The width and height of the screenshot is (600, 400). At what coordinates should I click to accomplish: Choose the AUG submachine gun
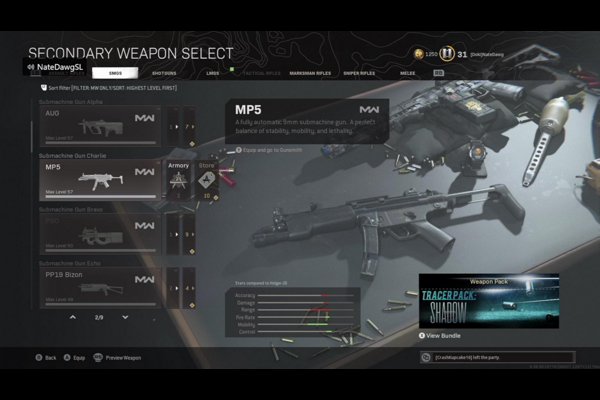click(97, 127)
